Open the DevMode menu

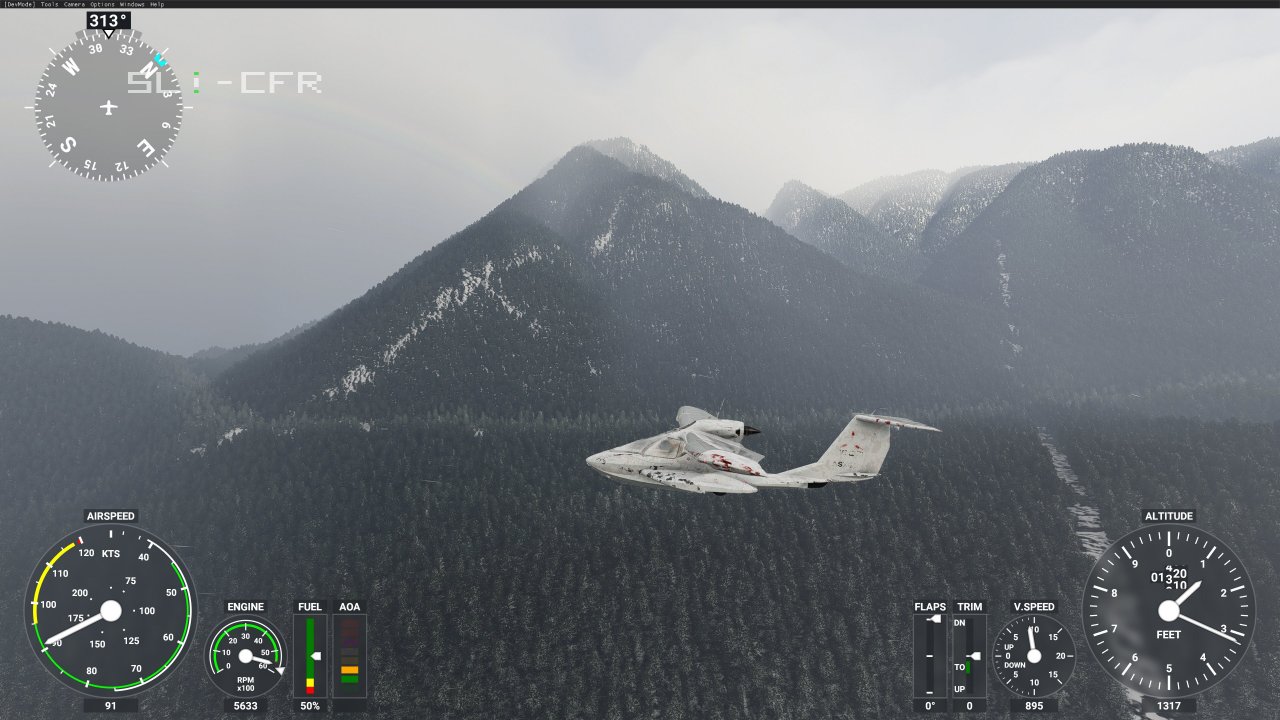coord(19,4)
